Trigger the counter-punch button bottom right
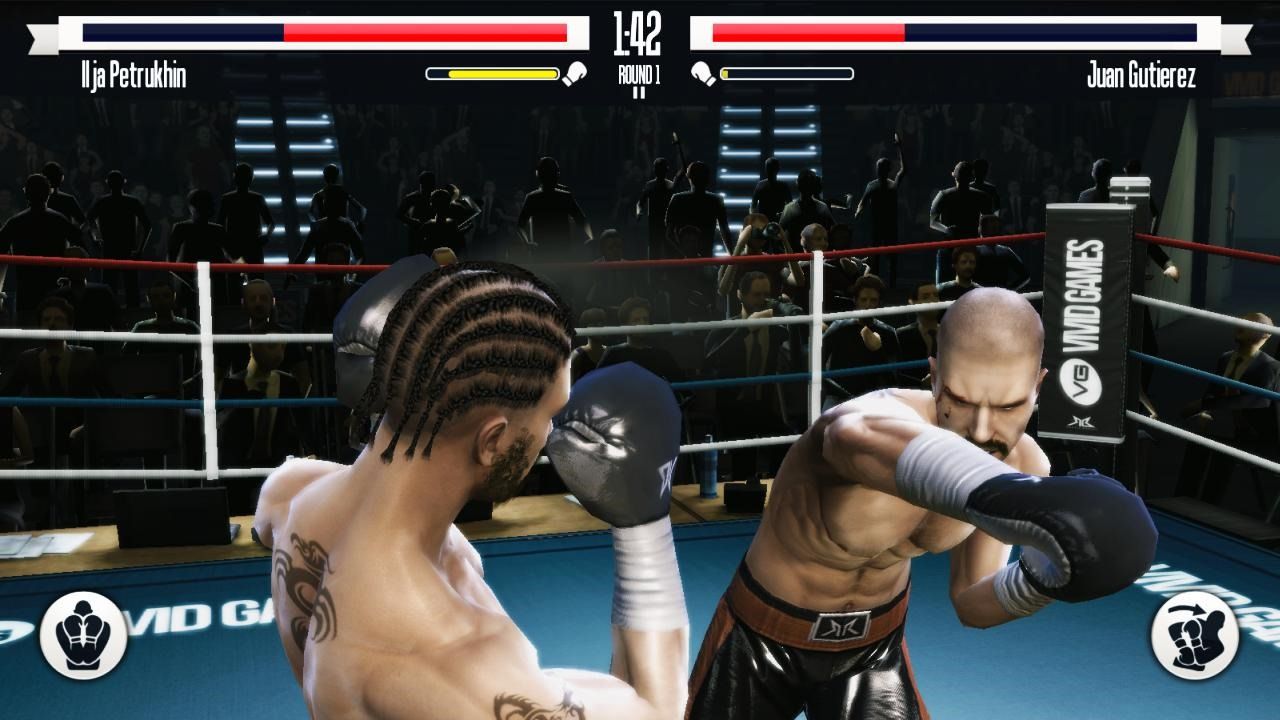The width and height of the screenshot is (1280, 720). (1196, 637)
